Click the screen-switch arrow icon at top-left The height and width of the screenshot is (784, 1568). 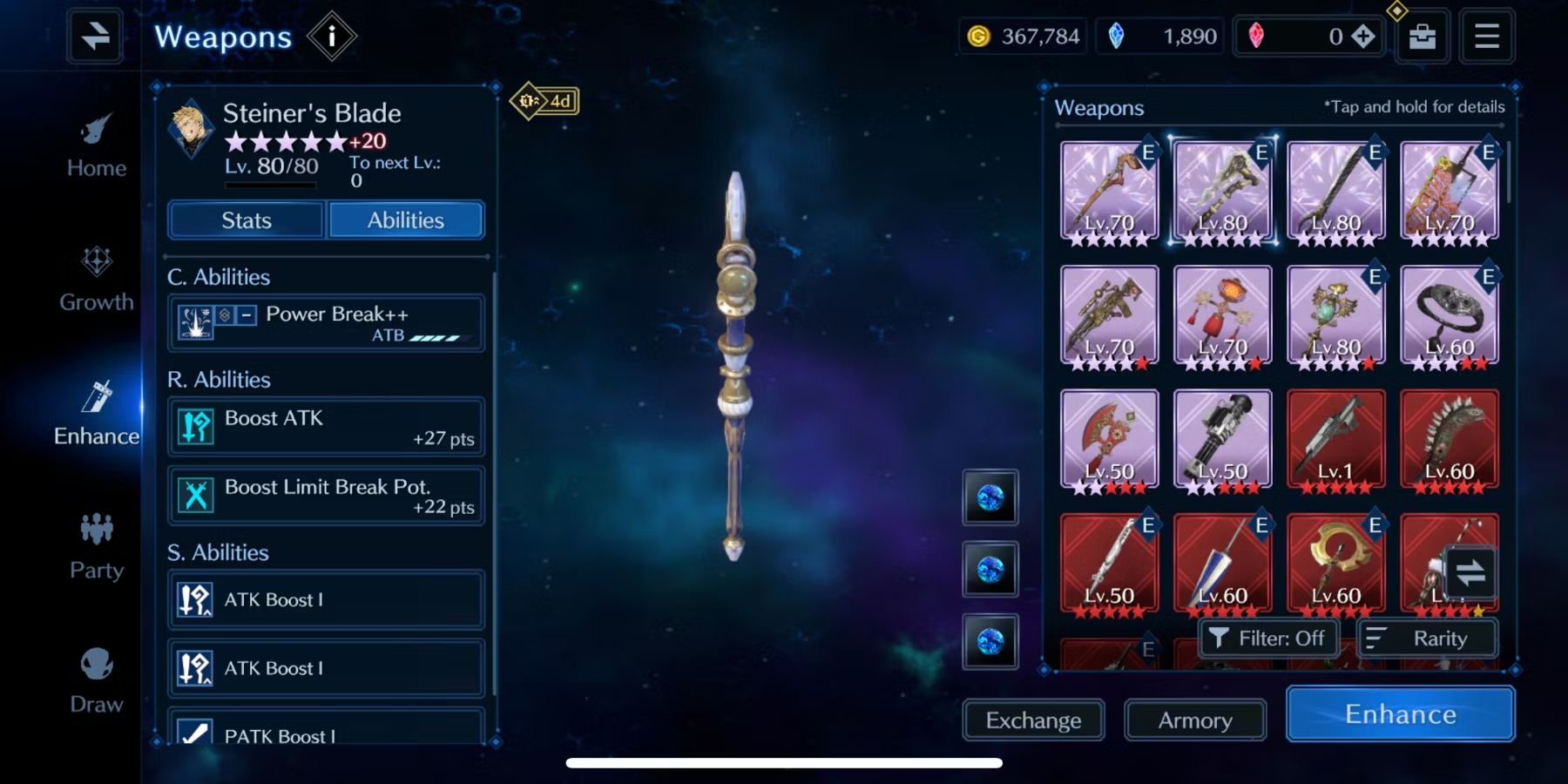(94, 36)
